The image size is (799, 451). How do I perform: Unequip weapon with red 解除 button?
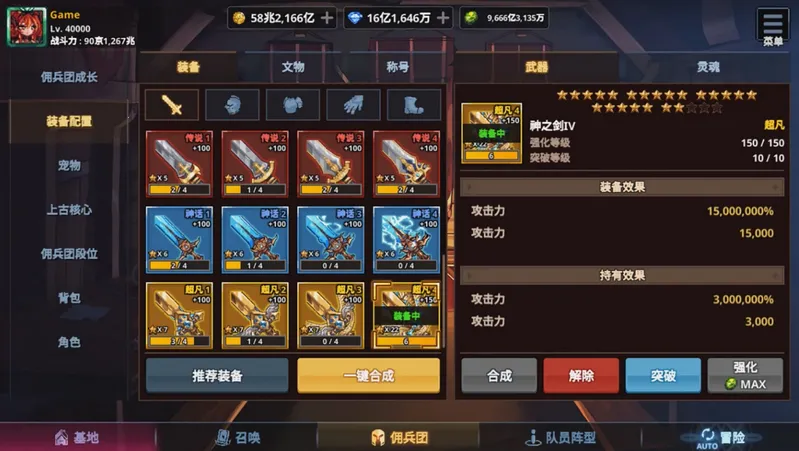(581, 376)
